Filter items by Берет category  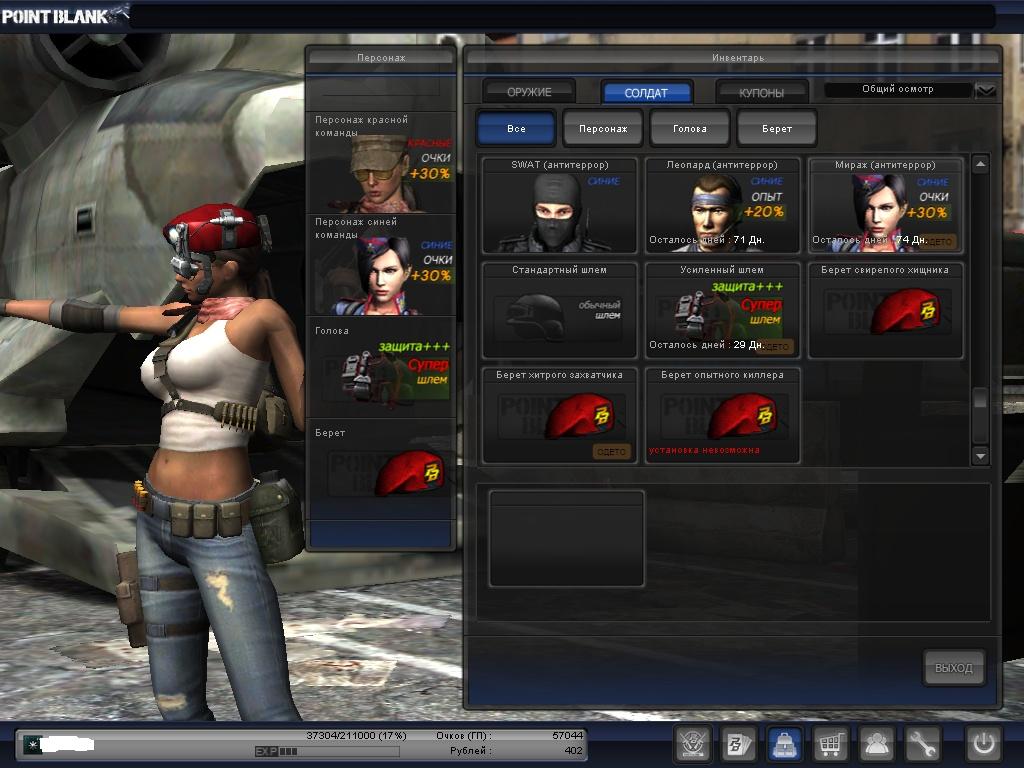coord(777,129)
